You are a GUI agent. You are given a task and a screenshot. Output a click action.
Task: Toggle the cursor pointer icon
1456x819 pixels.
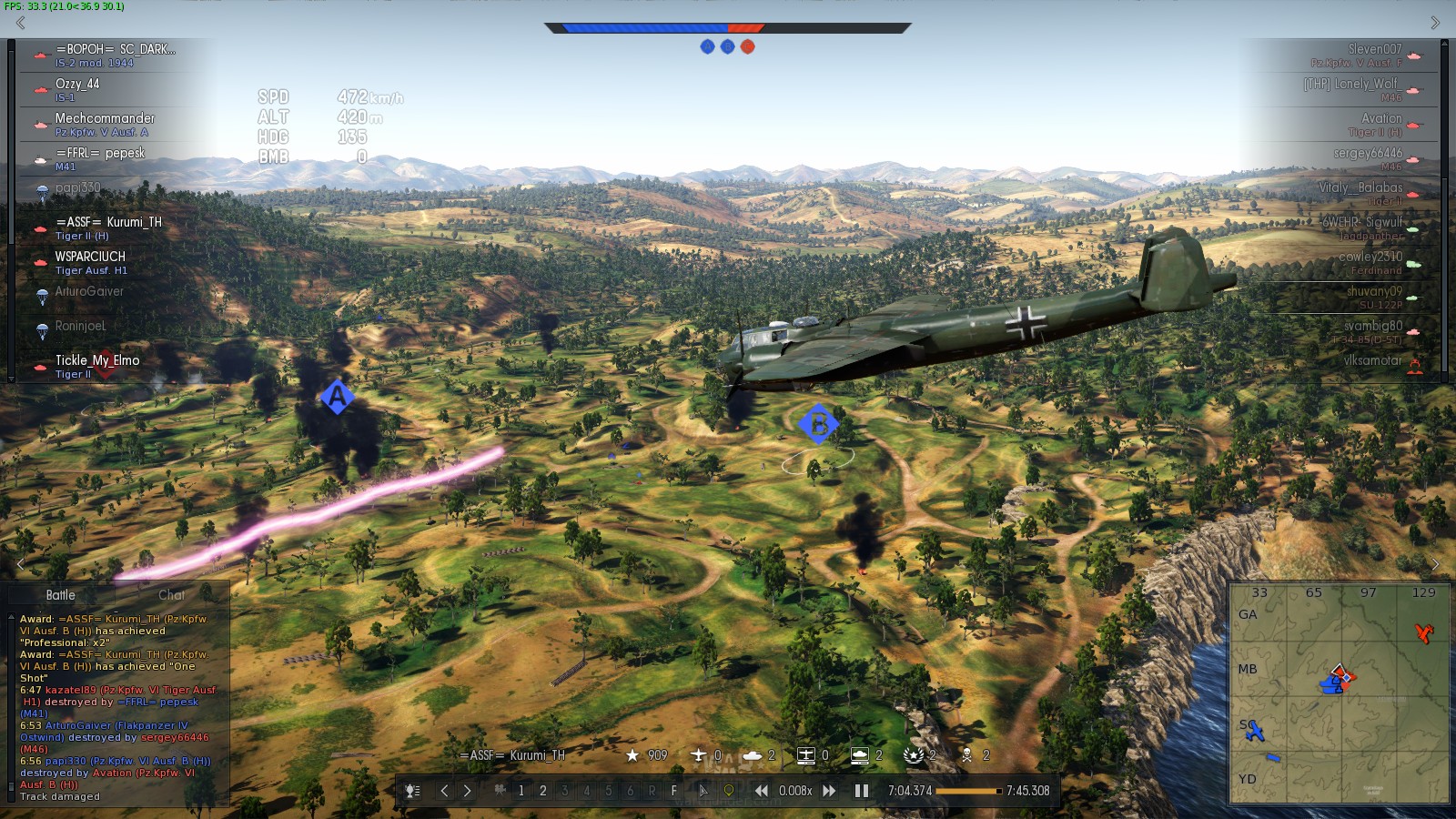[703, 791]
